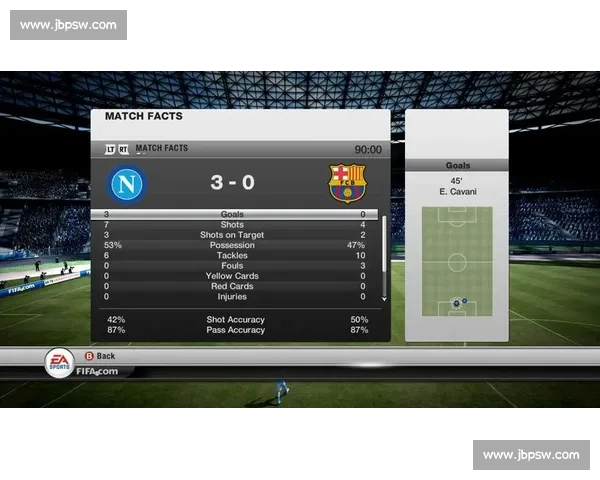
Task: Click the Napoli team crest
Action: (x=129, y=183)
